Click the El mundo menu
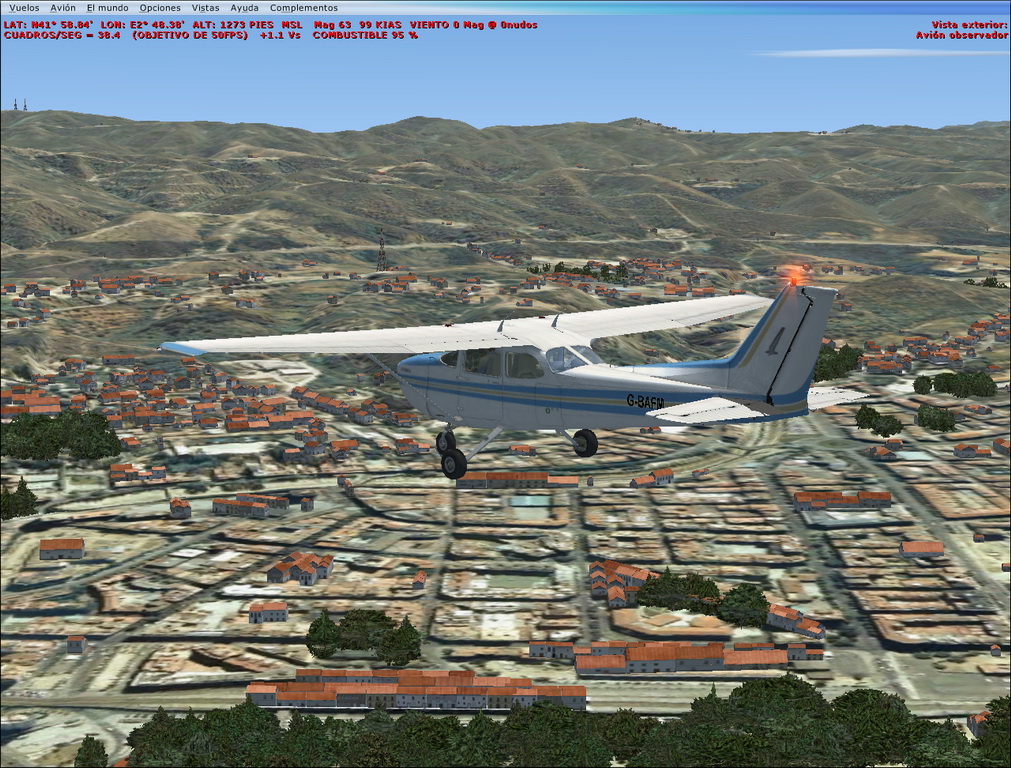Viewport: 1011px width, 768px height. [x=107, y=8]
